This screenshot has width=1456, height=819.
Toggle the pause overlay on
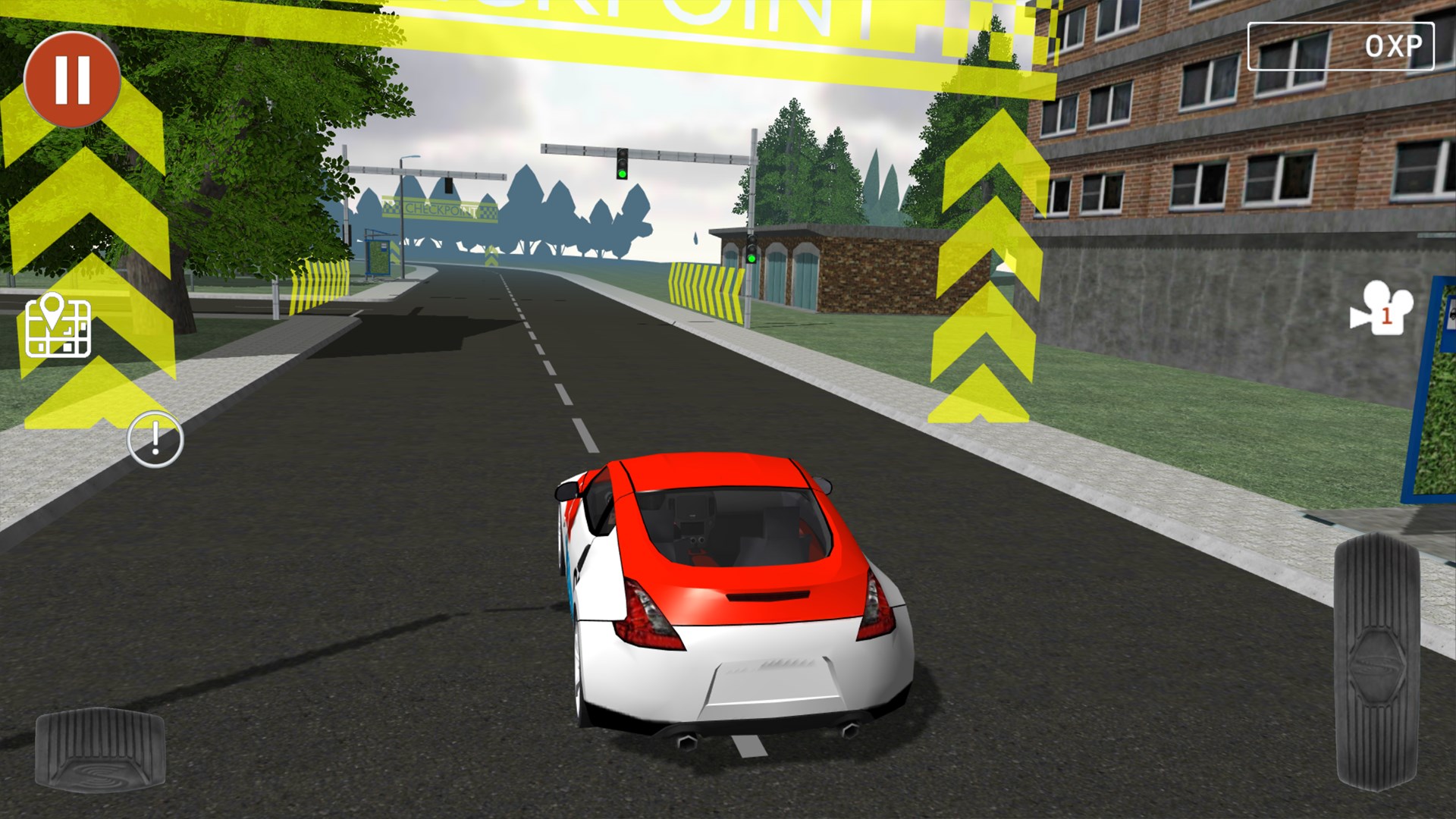tap(72, 80)
